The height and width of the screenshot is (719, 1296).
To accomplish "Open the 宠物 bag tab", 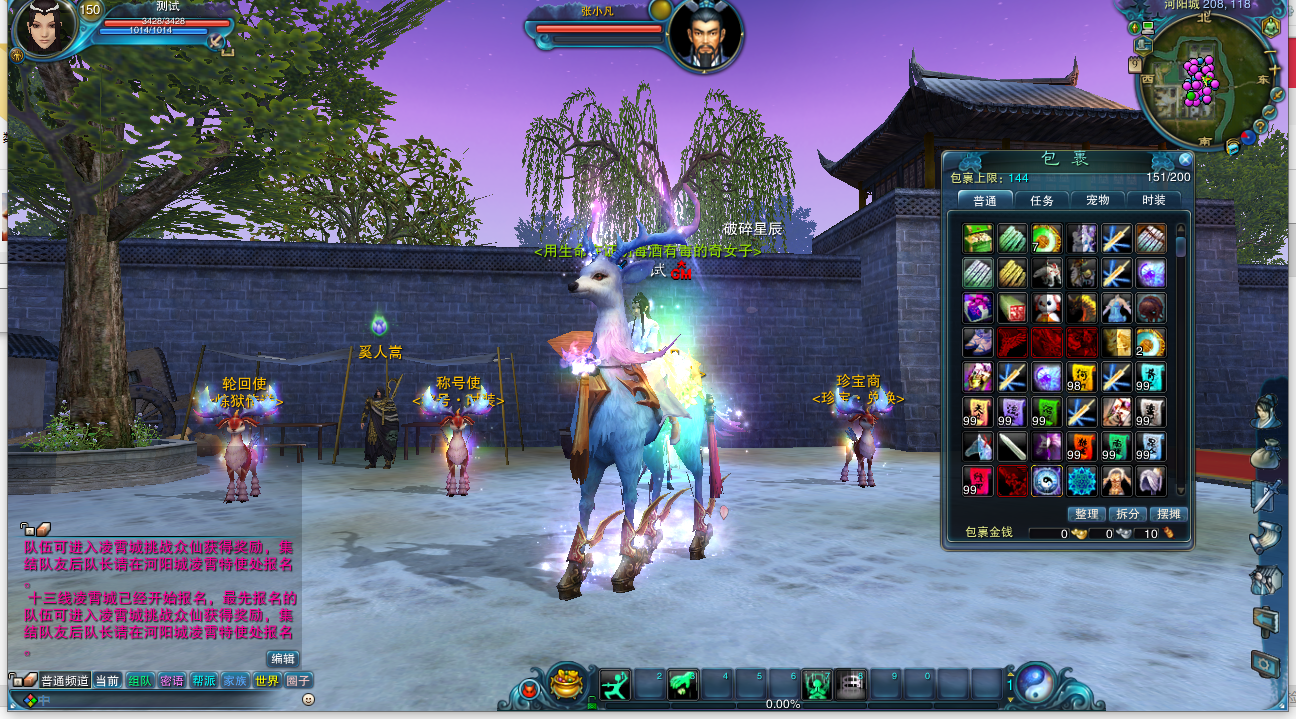I will click(1097, 200).
